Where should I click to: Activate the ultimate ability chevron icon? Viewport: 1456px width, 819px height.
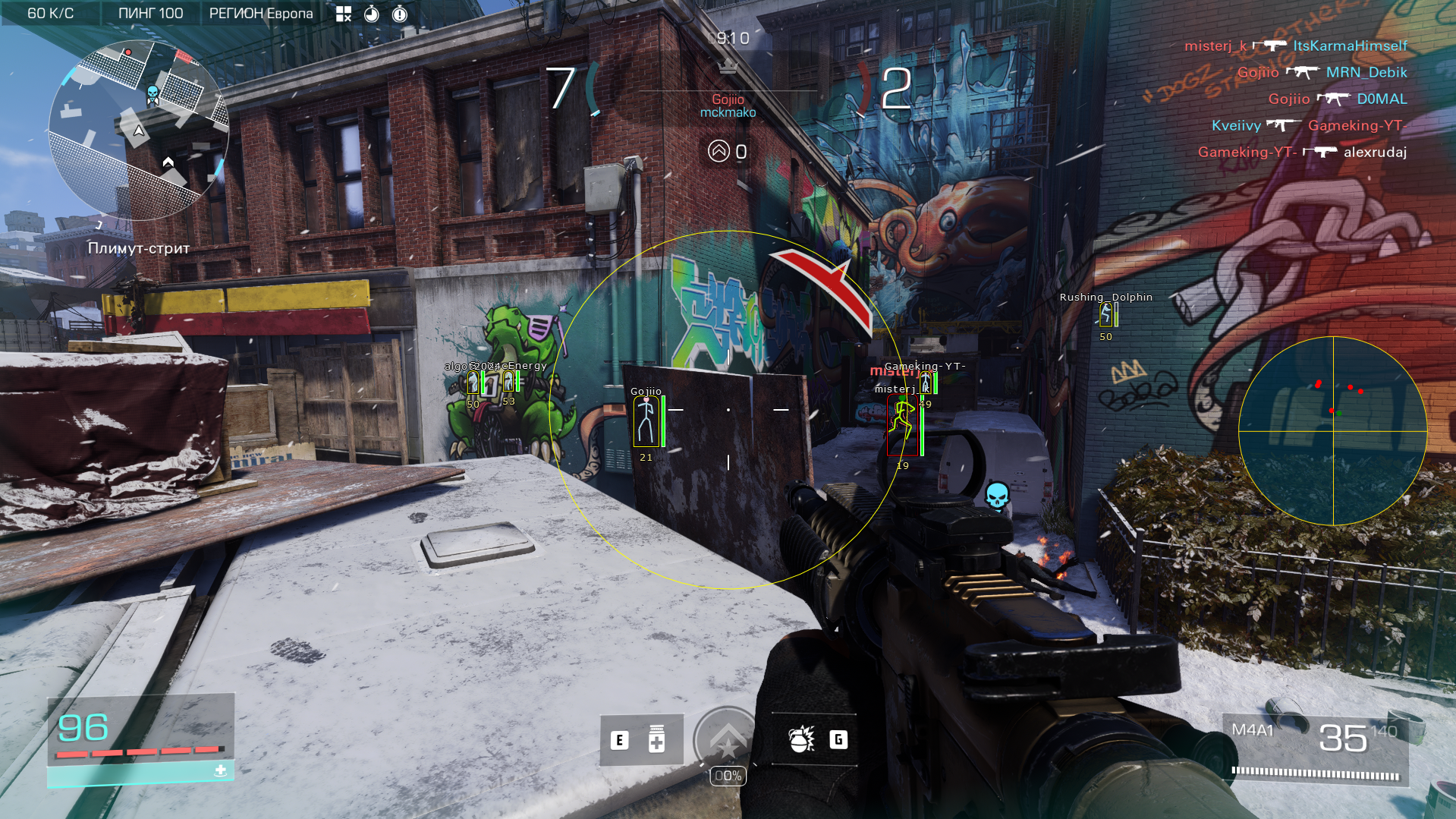[727, 738]
